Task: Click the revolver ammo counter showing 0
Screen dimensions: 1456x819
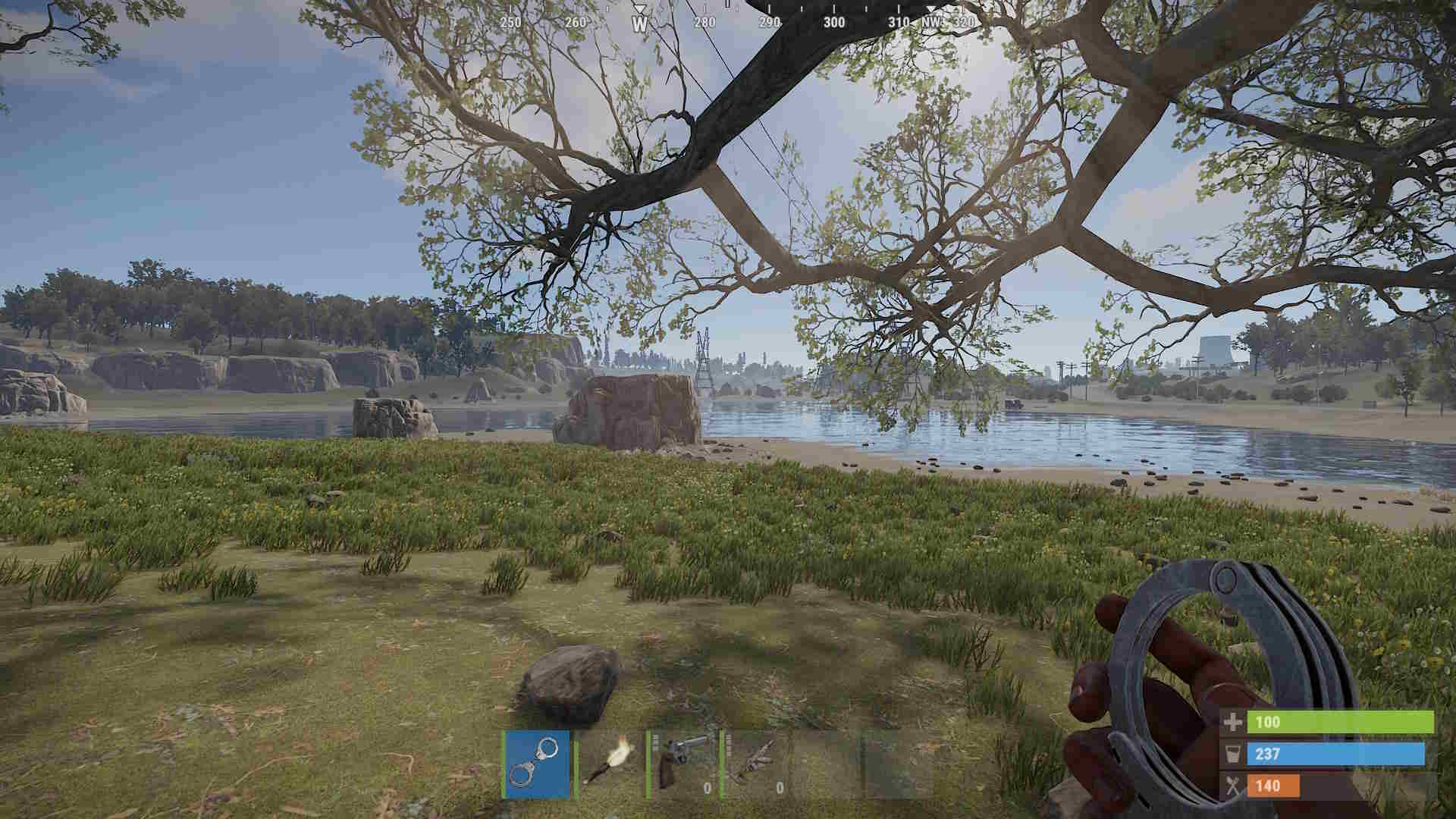Action: (707, 788)
